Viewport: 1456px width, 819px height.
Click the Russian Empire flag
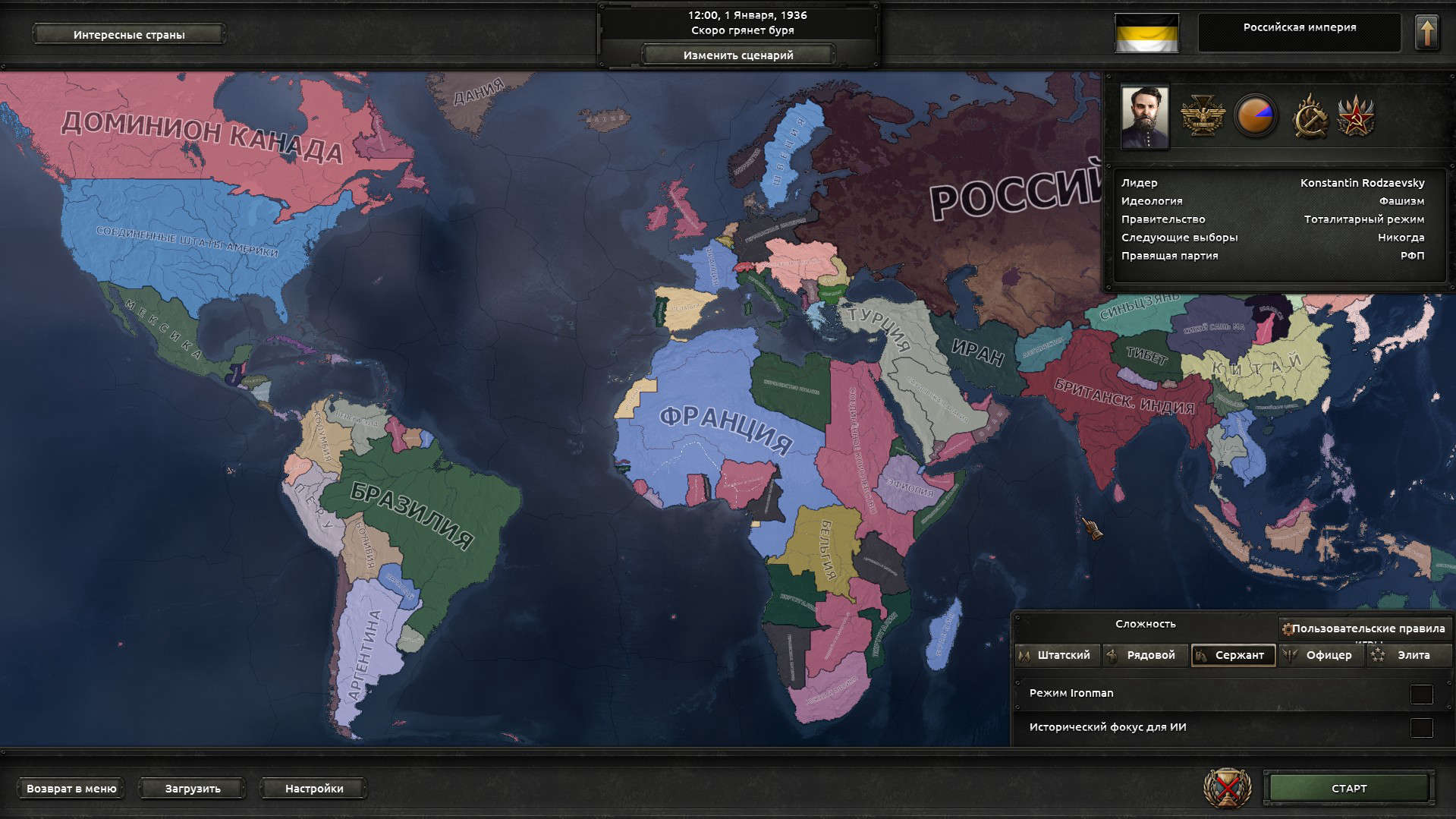tap(1146, 33)
